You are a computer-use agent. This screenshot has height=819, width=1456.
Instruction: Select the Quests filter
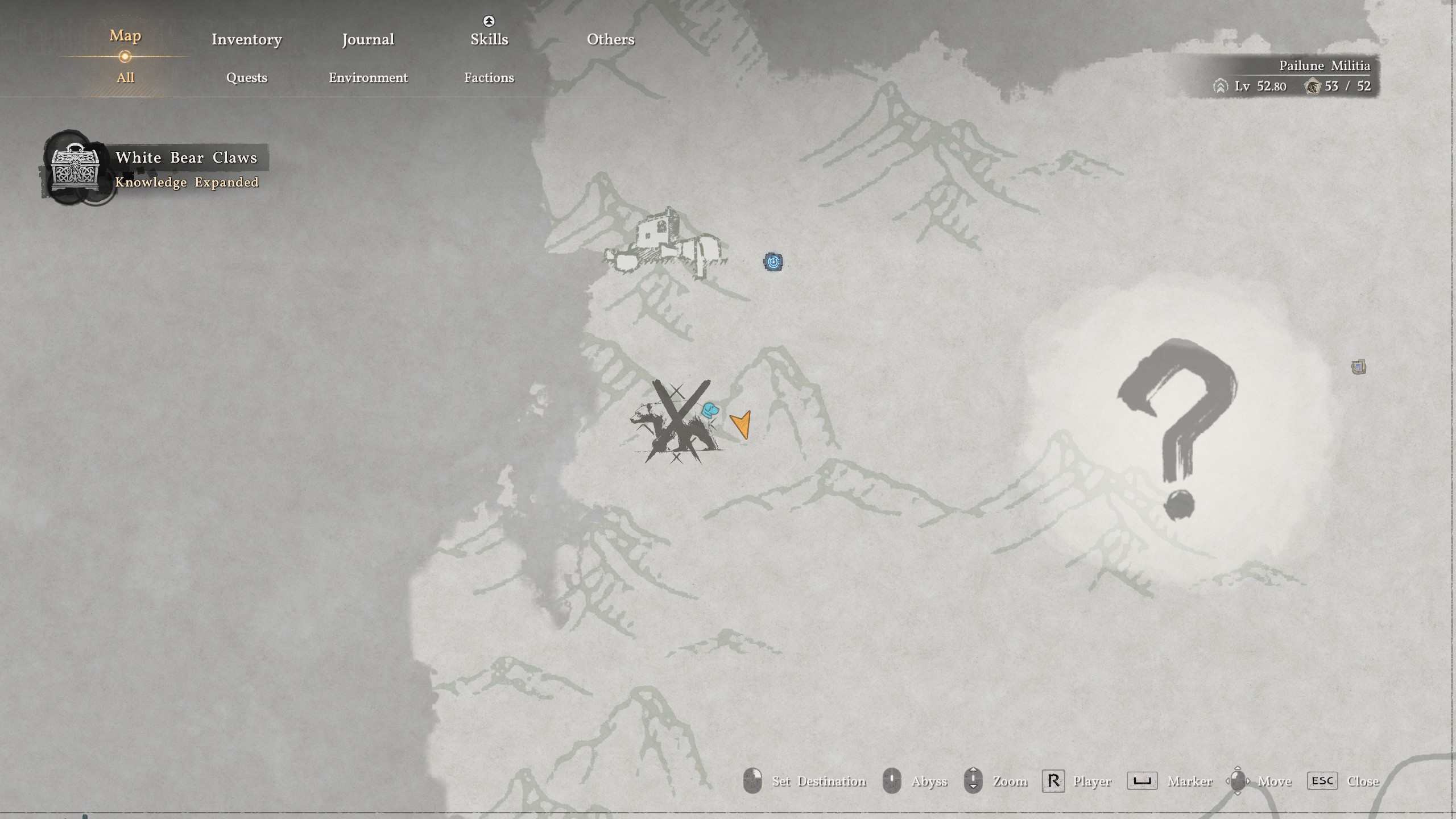coord(247,78)
